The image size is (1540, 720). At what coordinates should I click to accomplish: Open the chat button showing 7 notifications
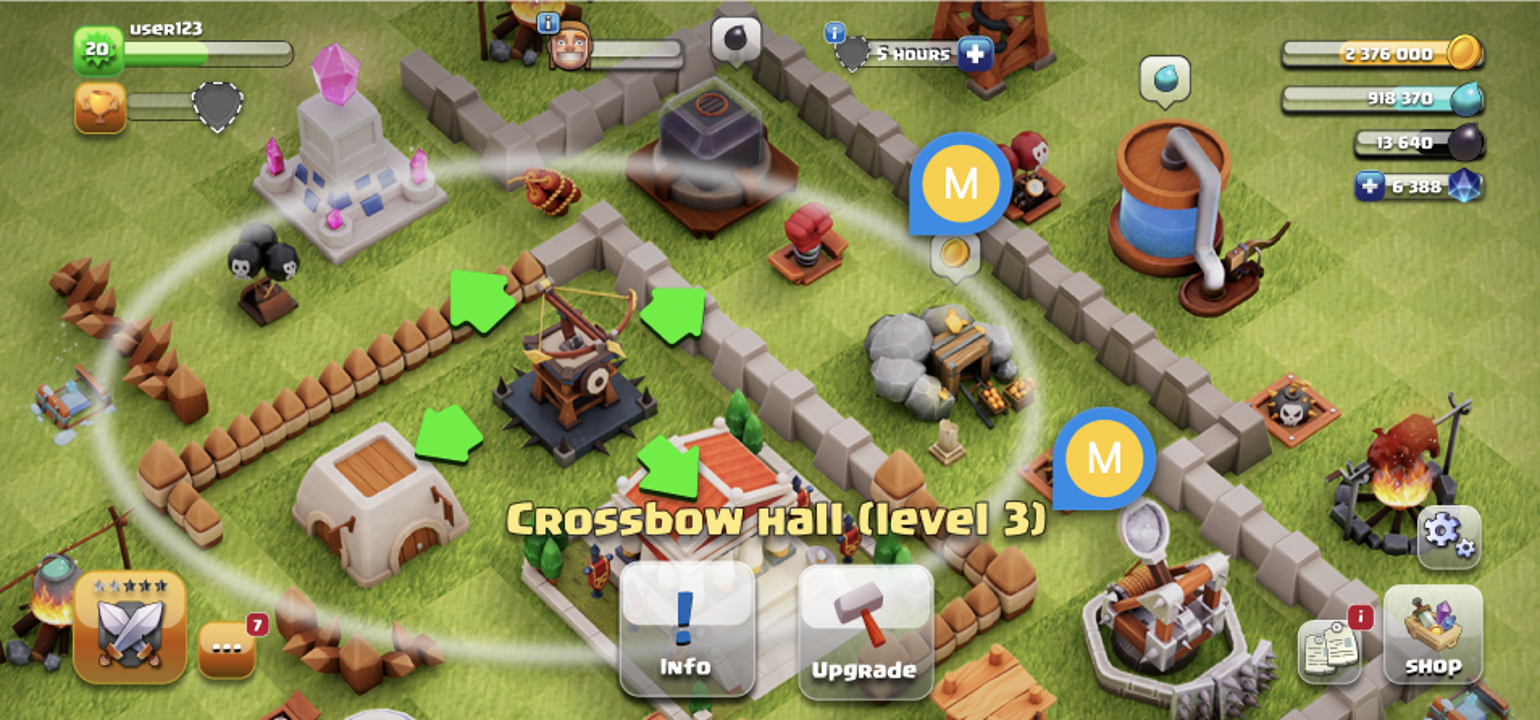228,648
